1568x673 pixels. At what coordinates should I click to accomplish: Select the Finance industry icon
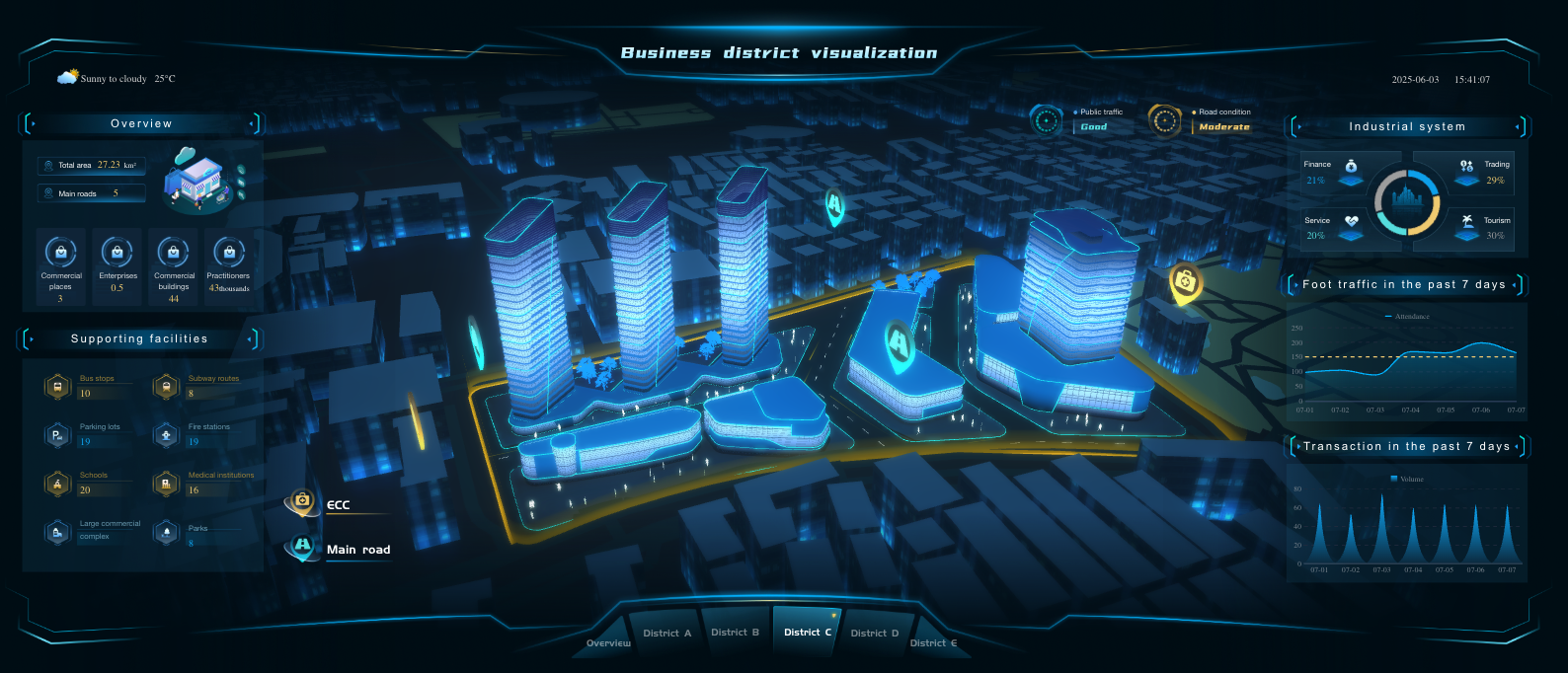click(x=1351, y=166)
